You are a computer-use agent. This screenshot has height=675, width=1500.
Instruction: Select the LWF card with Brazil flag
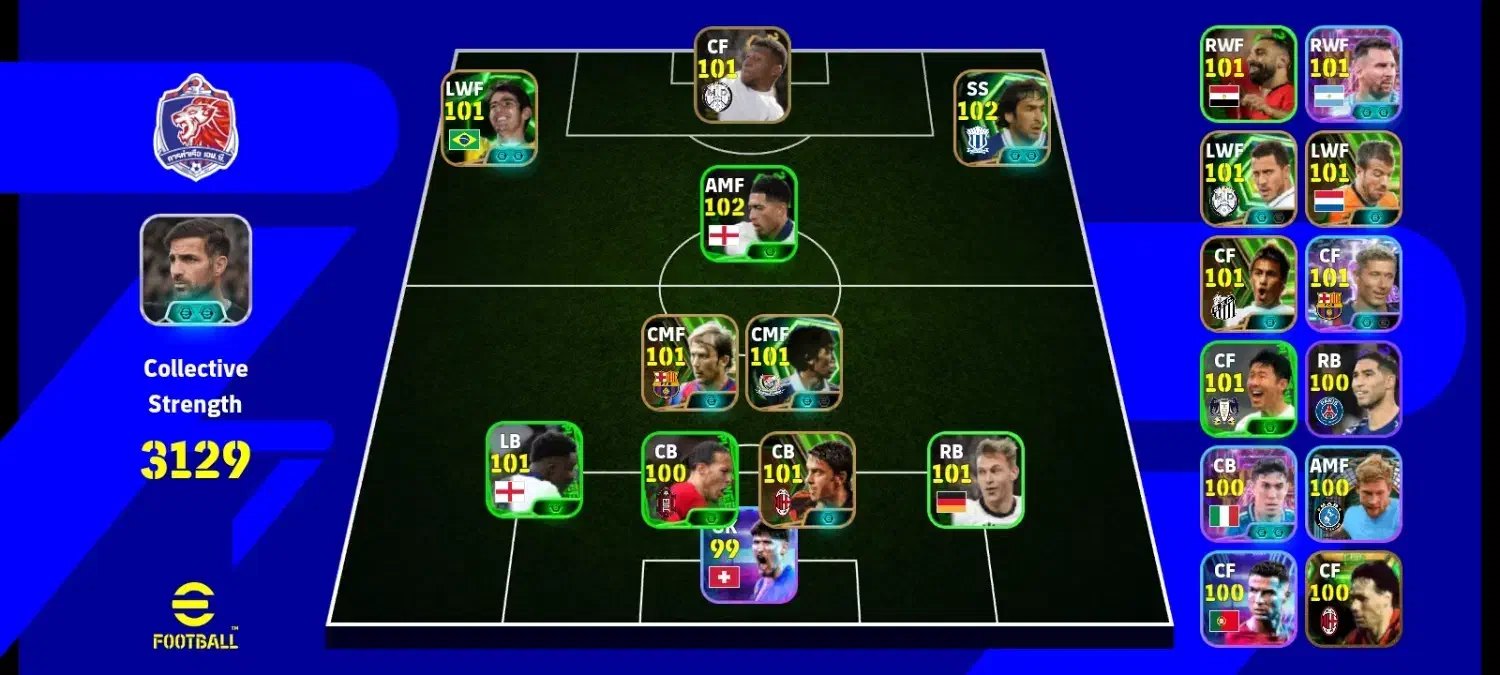pyautogui.click(x=489, y=117)
